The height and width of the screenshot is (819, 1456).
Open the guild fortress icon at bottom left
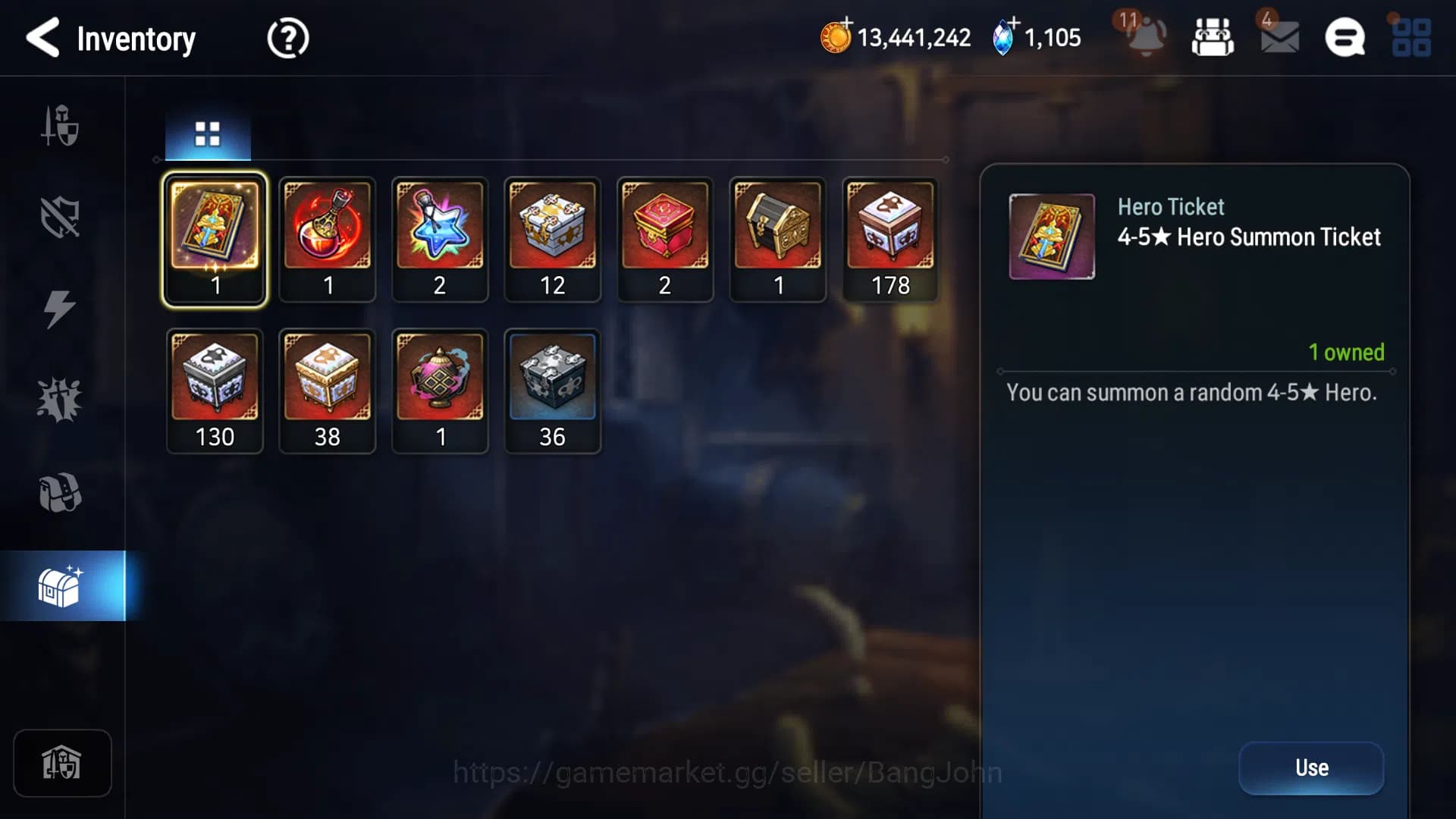(x=62, y=764)
